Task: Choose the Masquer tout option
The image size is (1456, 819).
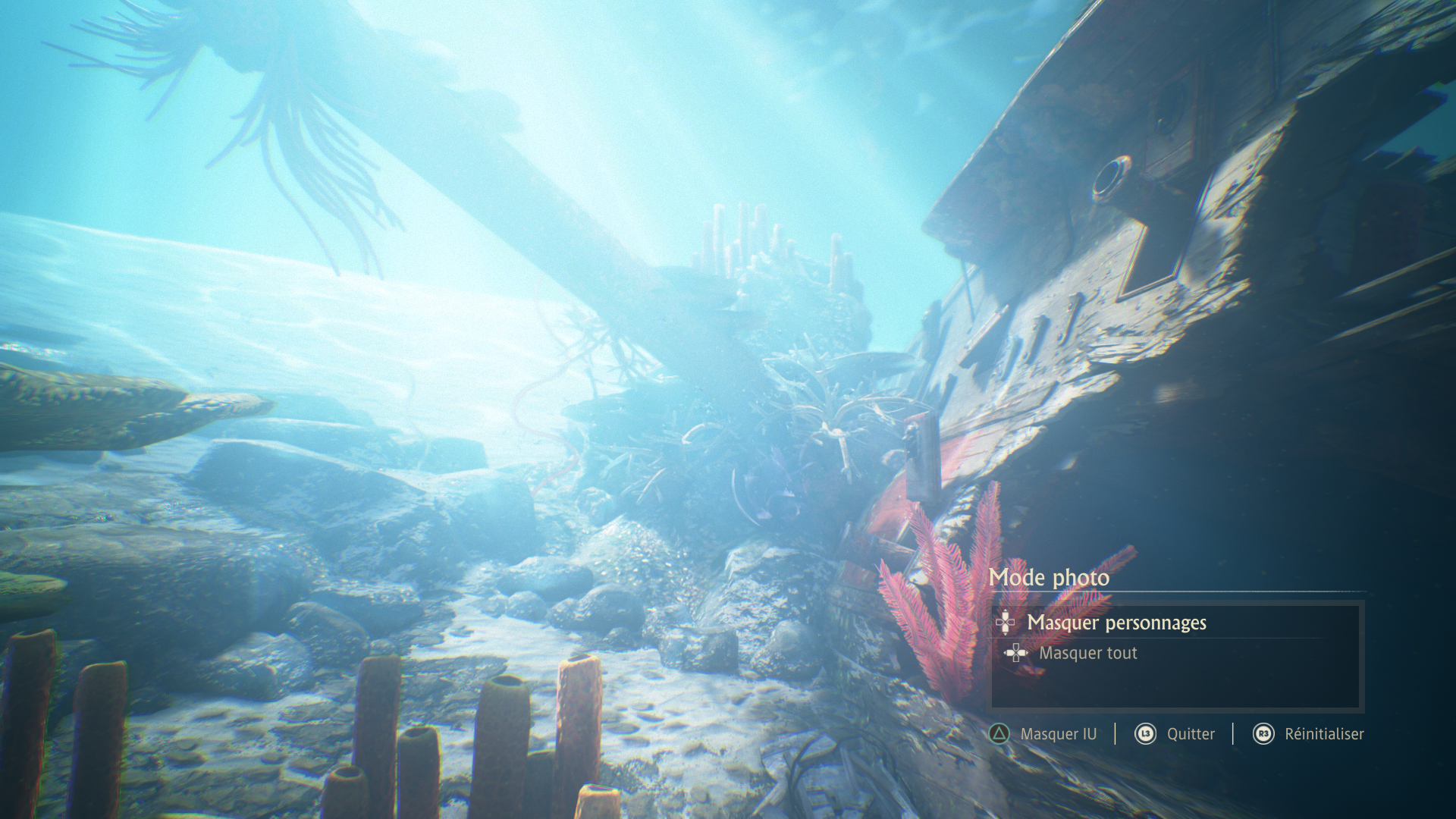Action: (x=1087, y=653)
